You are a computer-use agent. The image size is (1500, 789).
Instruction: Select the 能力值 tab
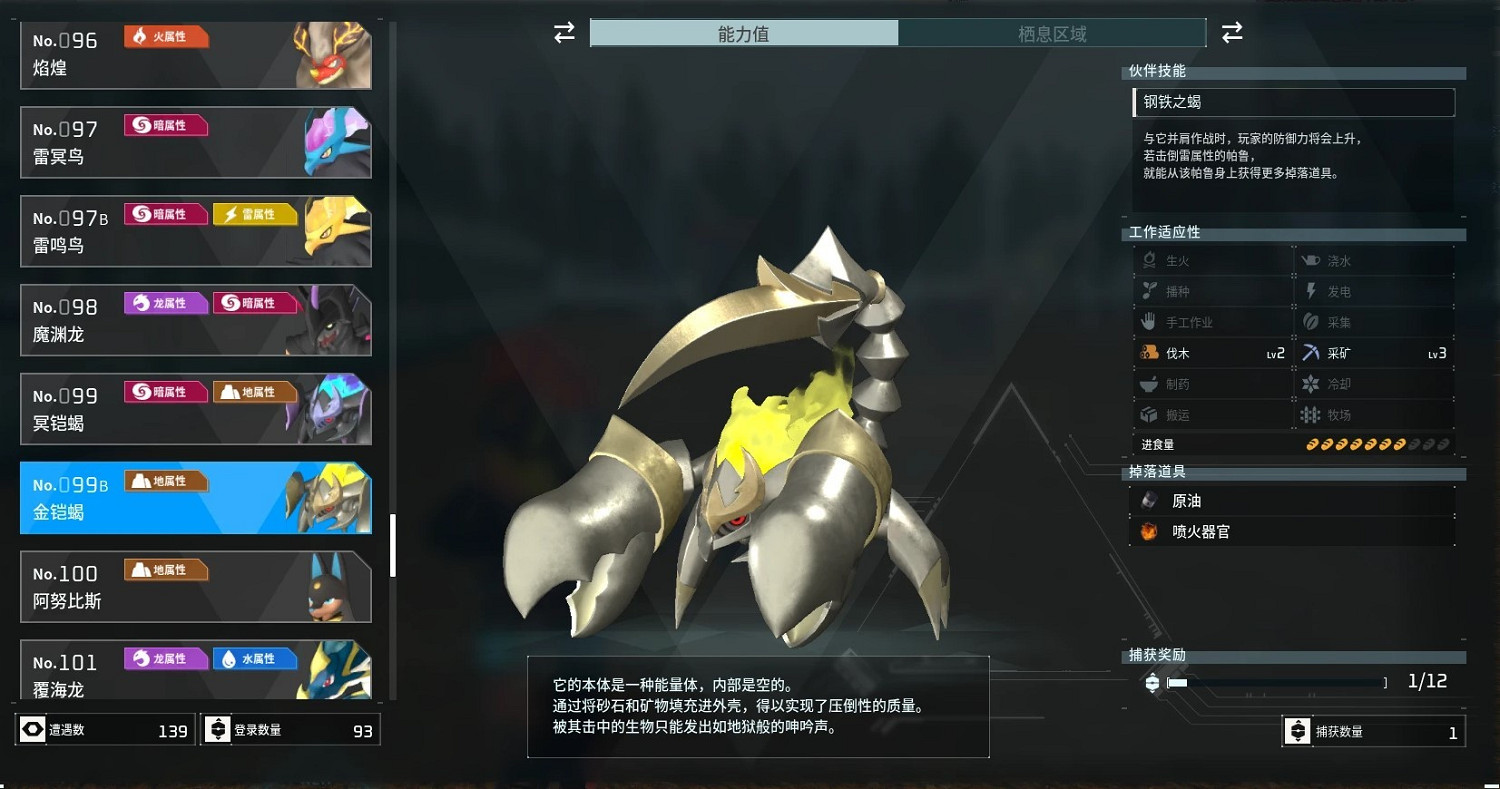[x=745, y=33]
